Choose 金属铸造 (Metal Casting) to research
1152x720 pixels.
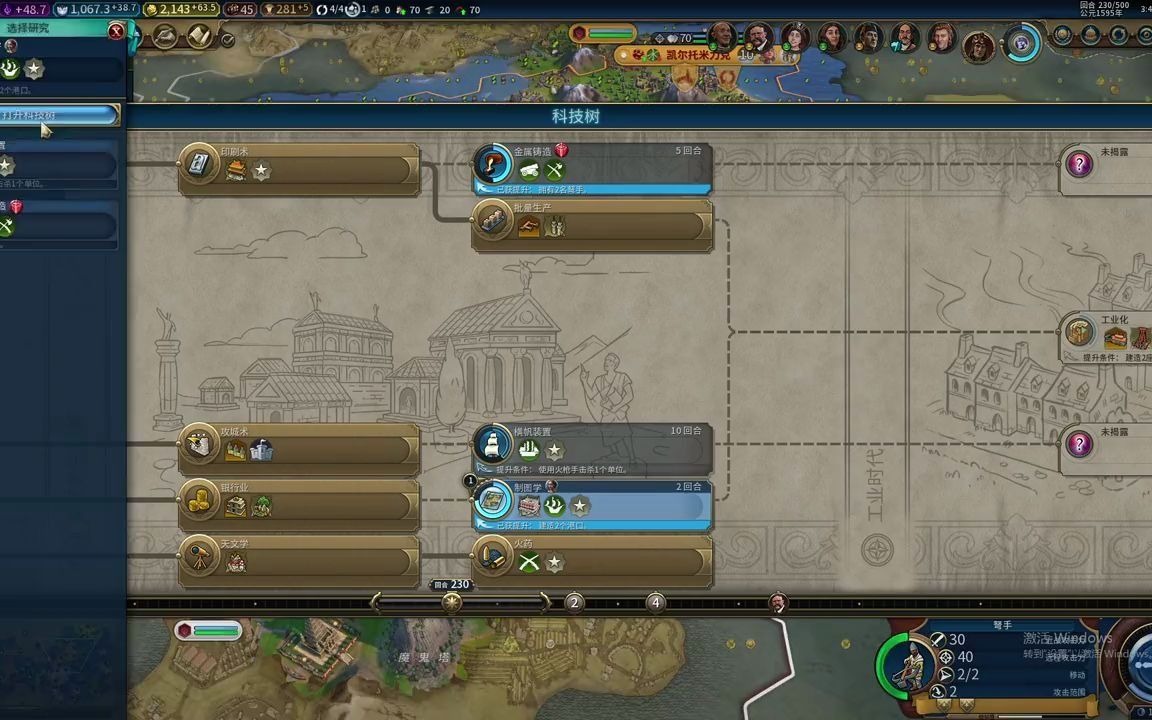tap(592, 167)
